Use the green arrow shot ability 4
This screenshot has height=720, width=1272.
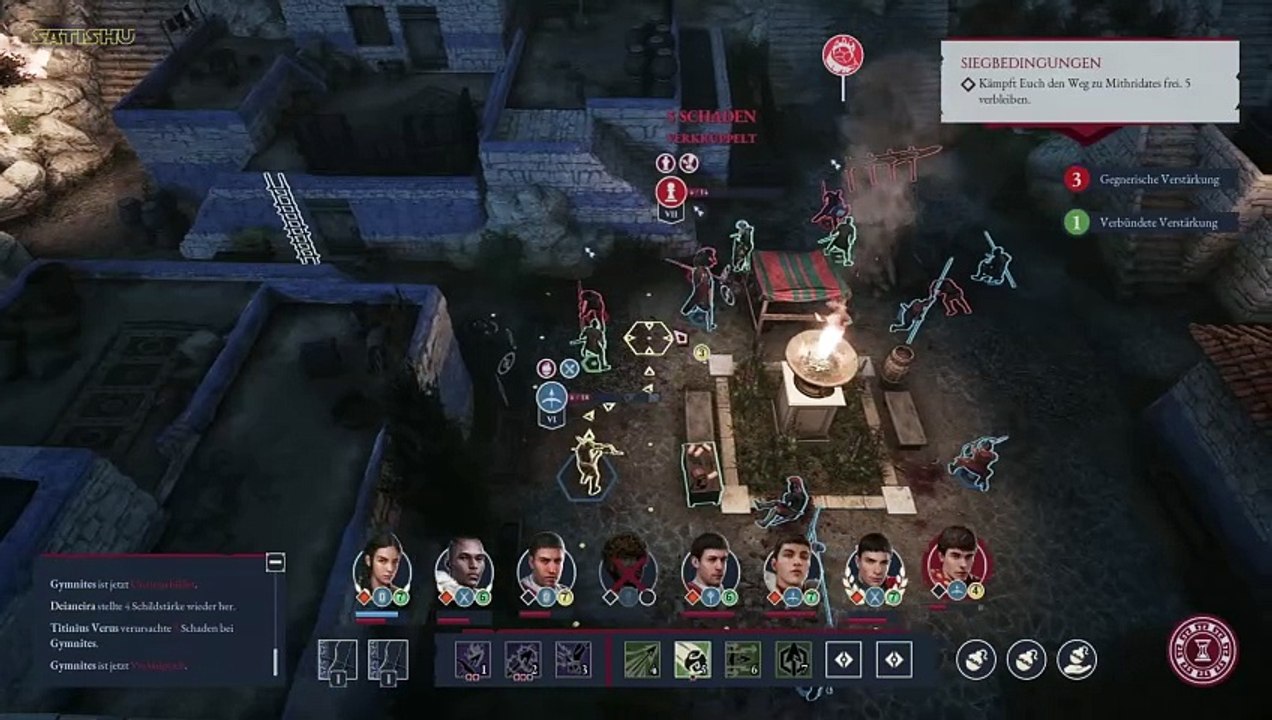(642, 659)
